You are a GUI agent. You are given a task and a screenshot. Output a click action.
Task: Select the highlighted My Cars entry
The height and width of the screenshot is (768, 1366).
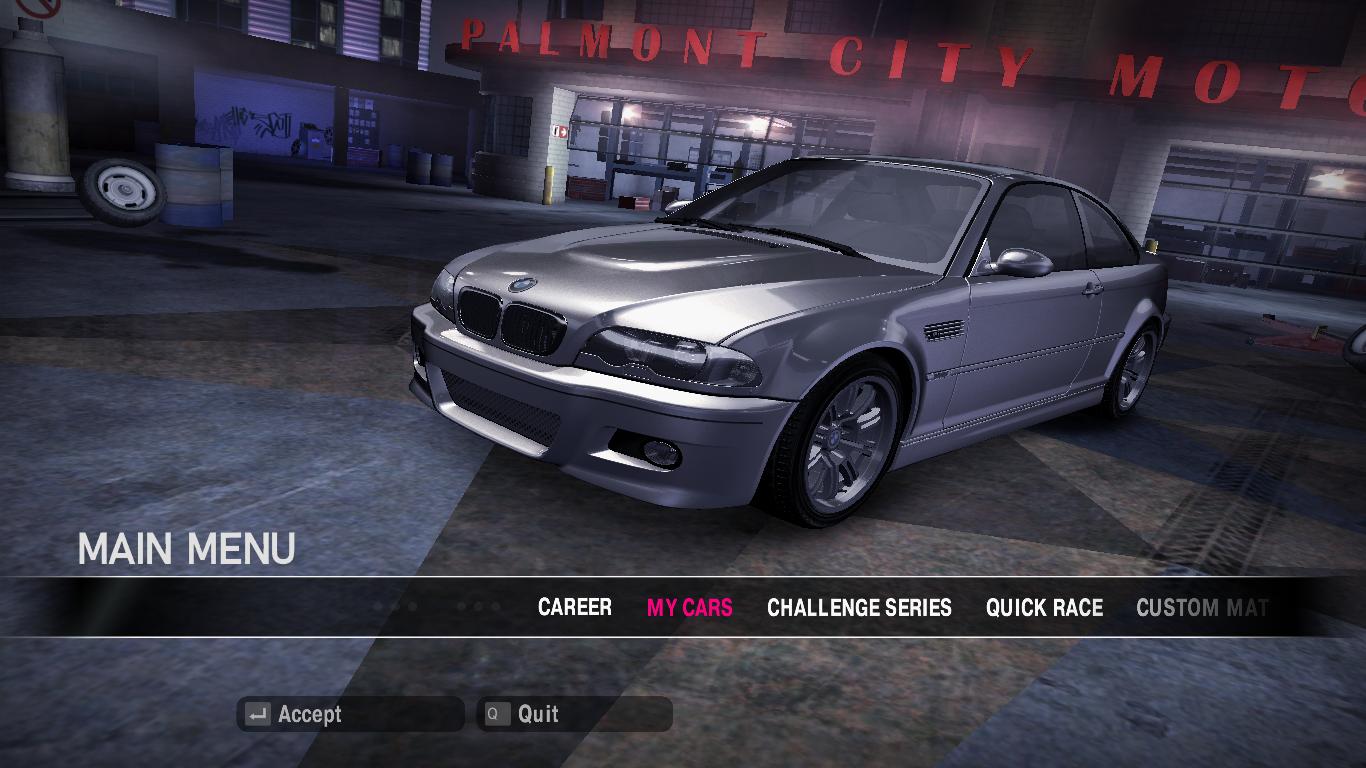(x=689, y=608)
